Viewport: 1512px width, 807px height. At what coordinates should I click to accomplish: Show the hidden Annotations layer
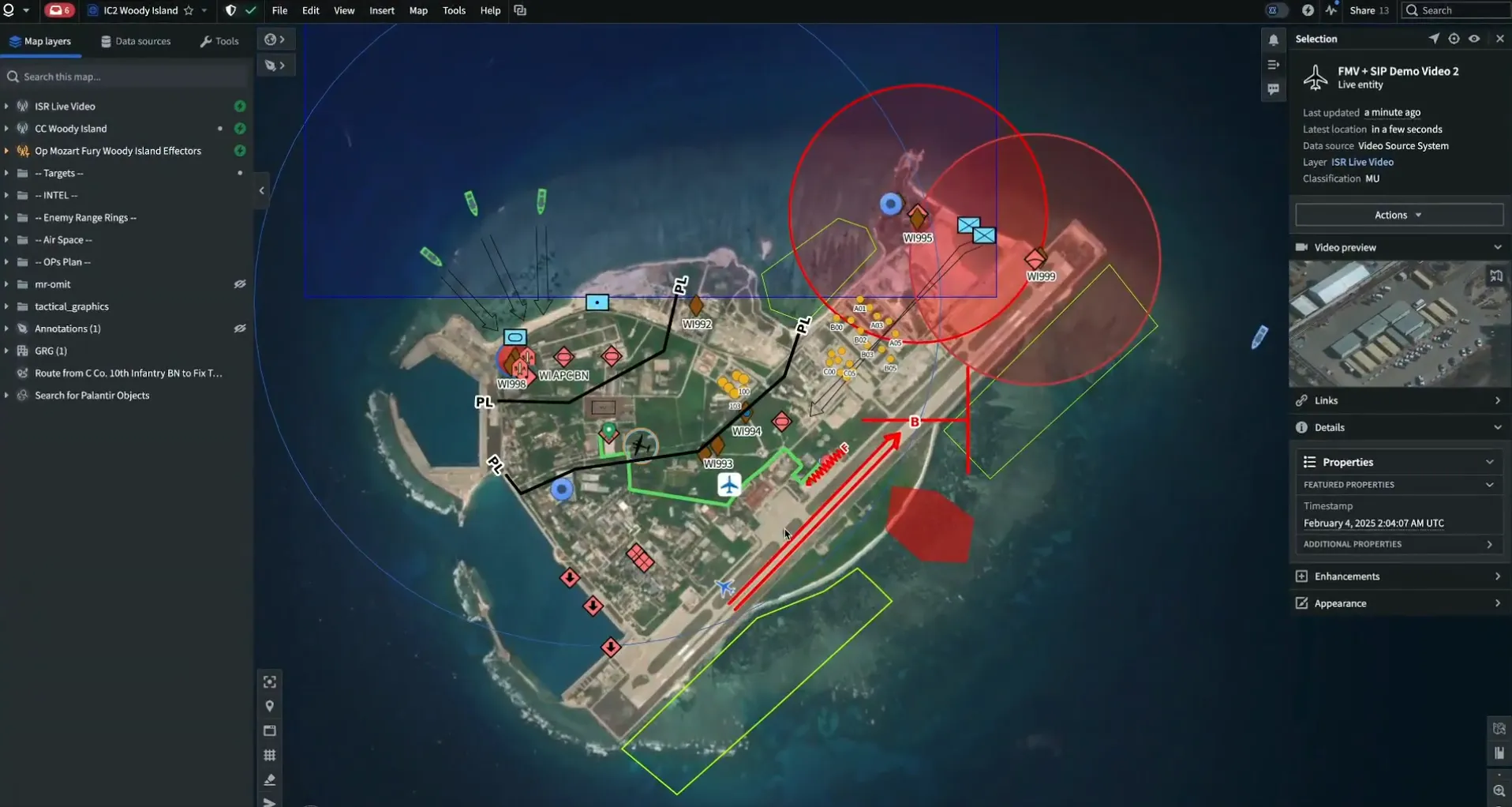click(x=239, y=328)
